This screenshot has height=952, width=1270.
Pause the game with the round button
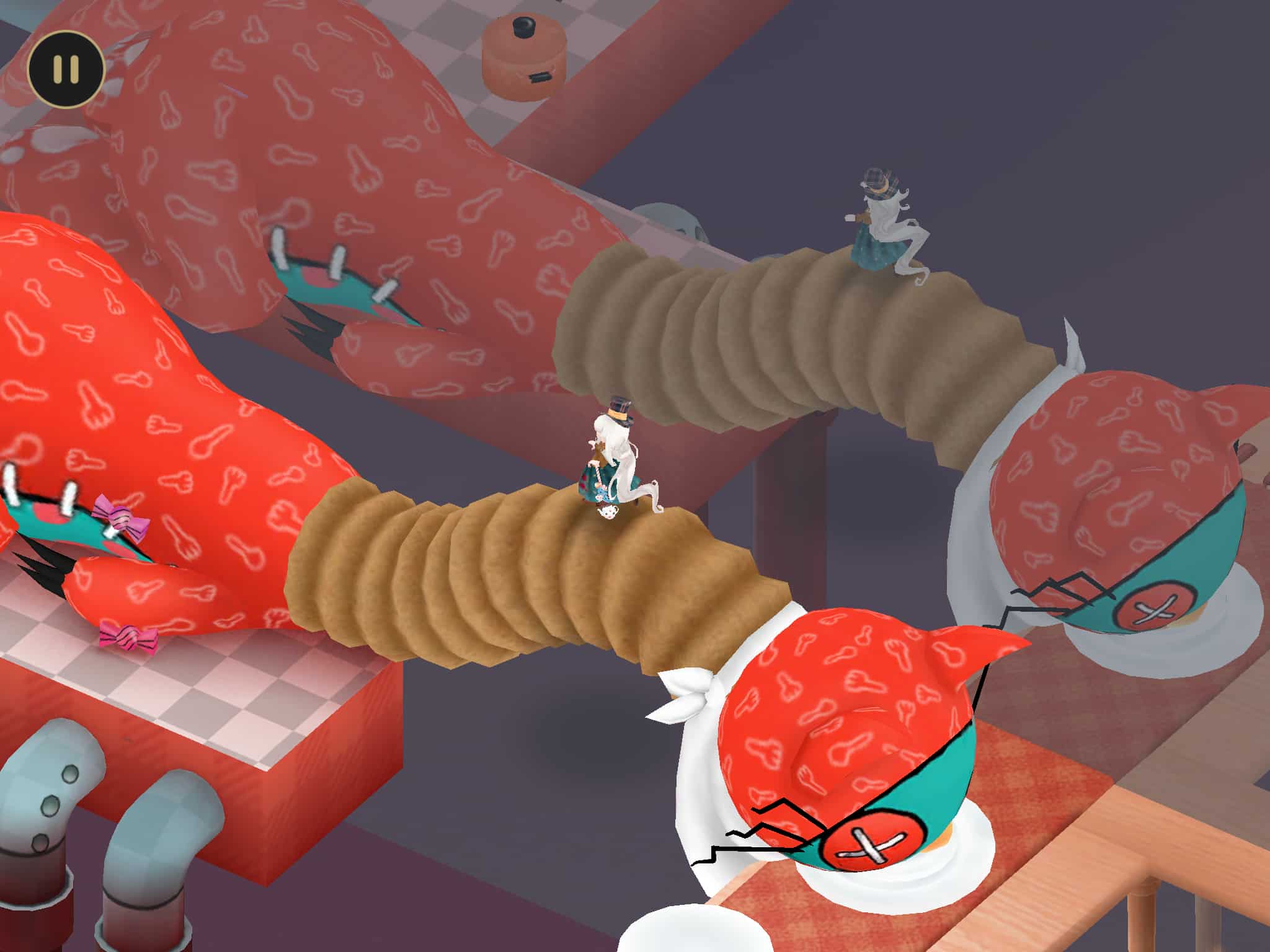point(65,69)
